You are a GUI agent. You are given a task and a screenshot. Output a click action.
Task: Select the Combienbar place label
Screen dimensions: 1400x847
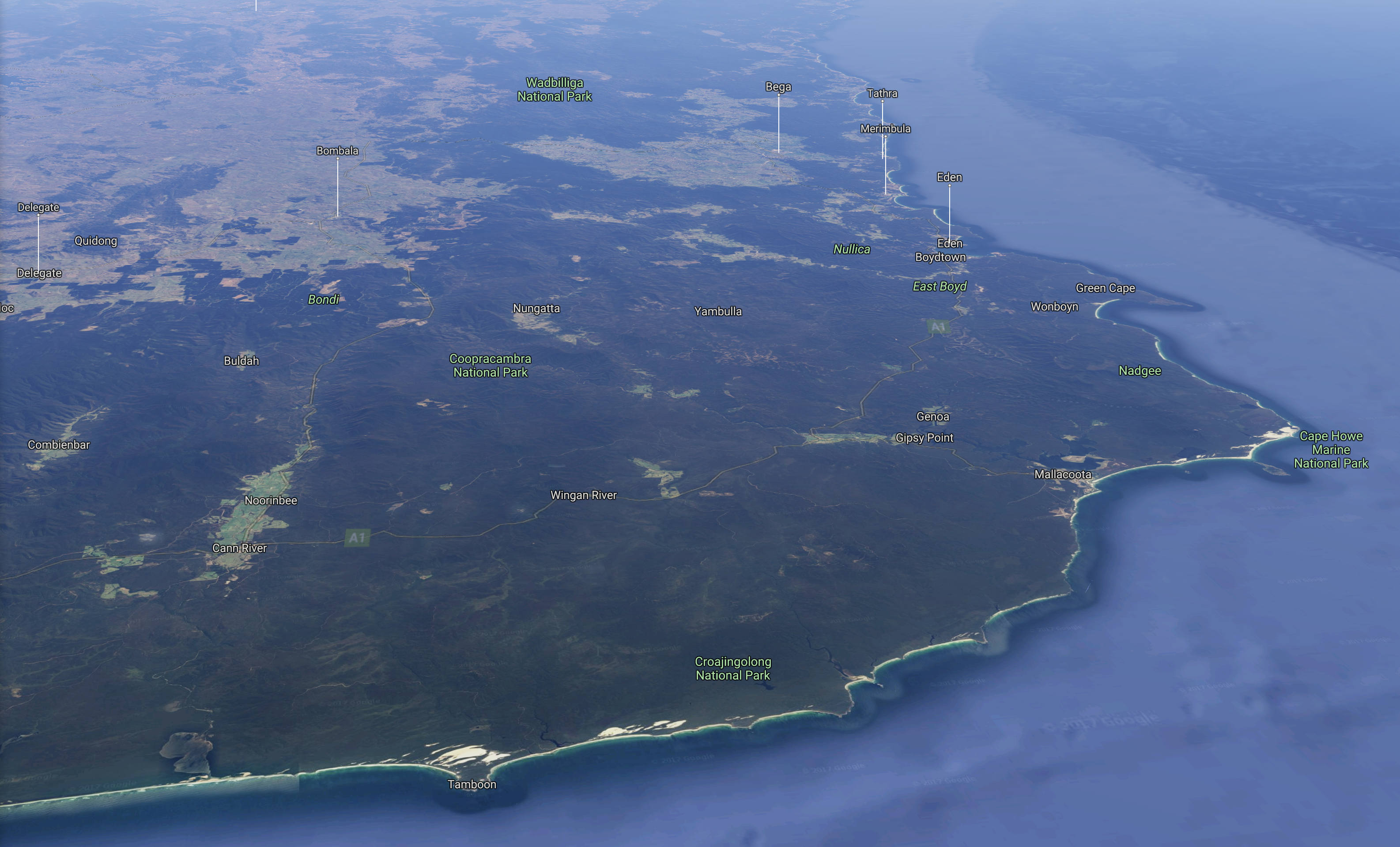[x=59, y=445]
